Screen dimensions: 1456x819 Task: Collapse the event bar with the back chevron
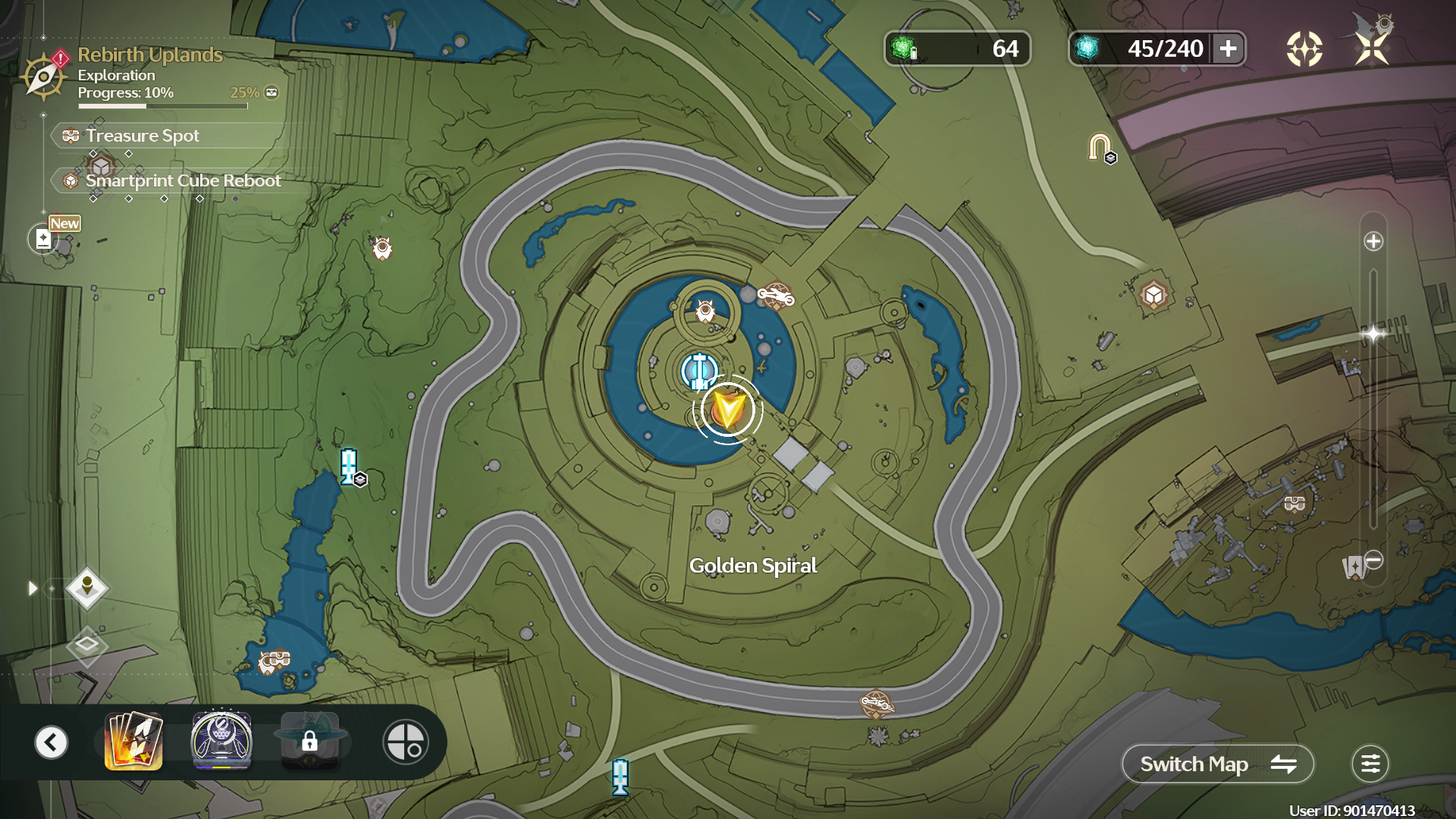click(x=50, y=742)
